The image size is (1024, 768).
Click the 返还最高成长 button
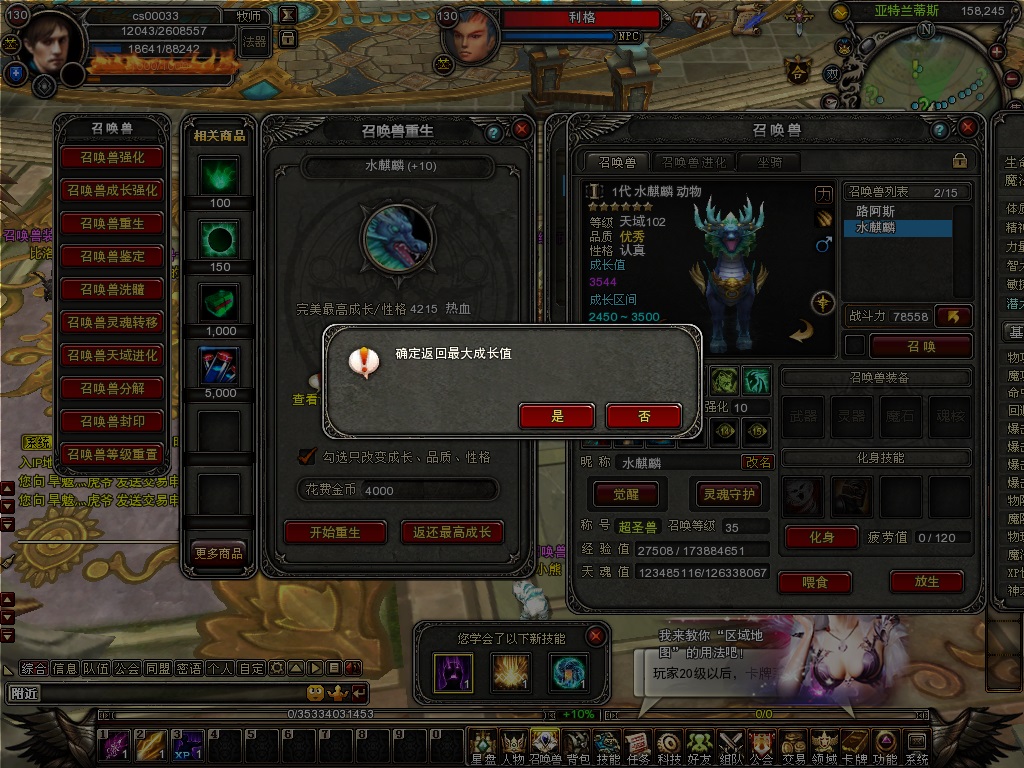pos(452,532)
